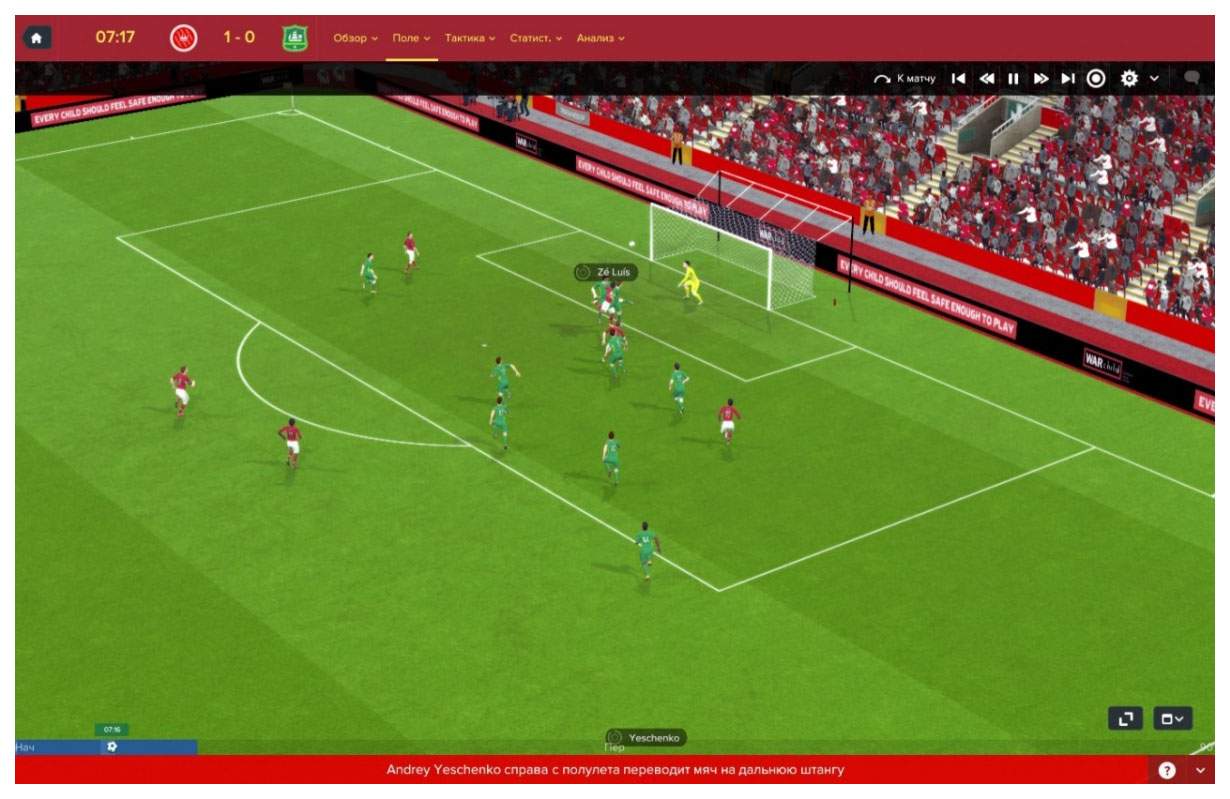This screenshot has width=1230, height=799.
Task: Click the question mark help button
Action: click(x=1166, y=770)
